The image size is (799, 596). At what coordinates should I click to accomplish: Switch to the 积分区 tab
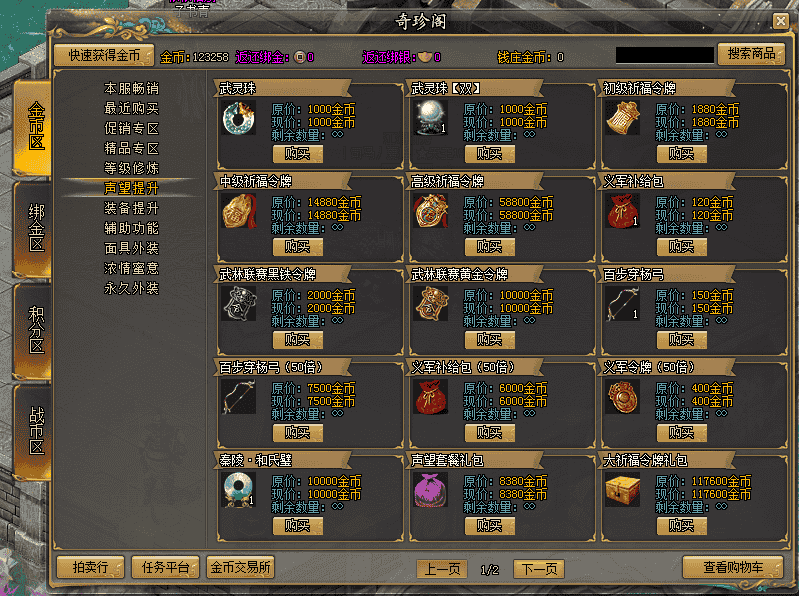(x=36, y=331)
